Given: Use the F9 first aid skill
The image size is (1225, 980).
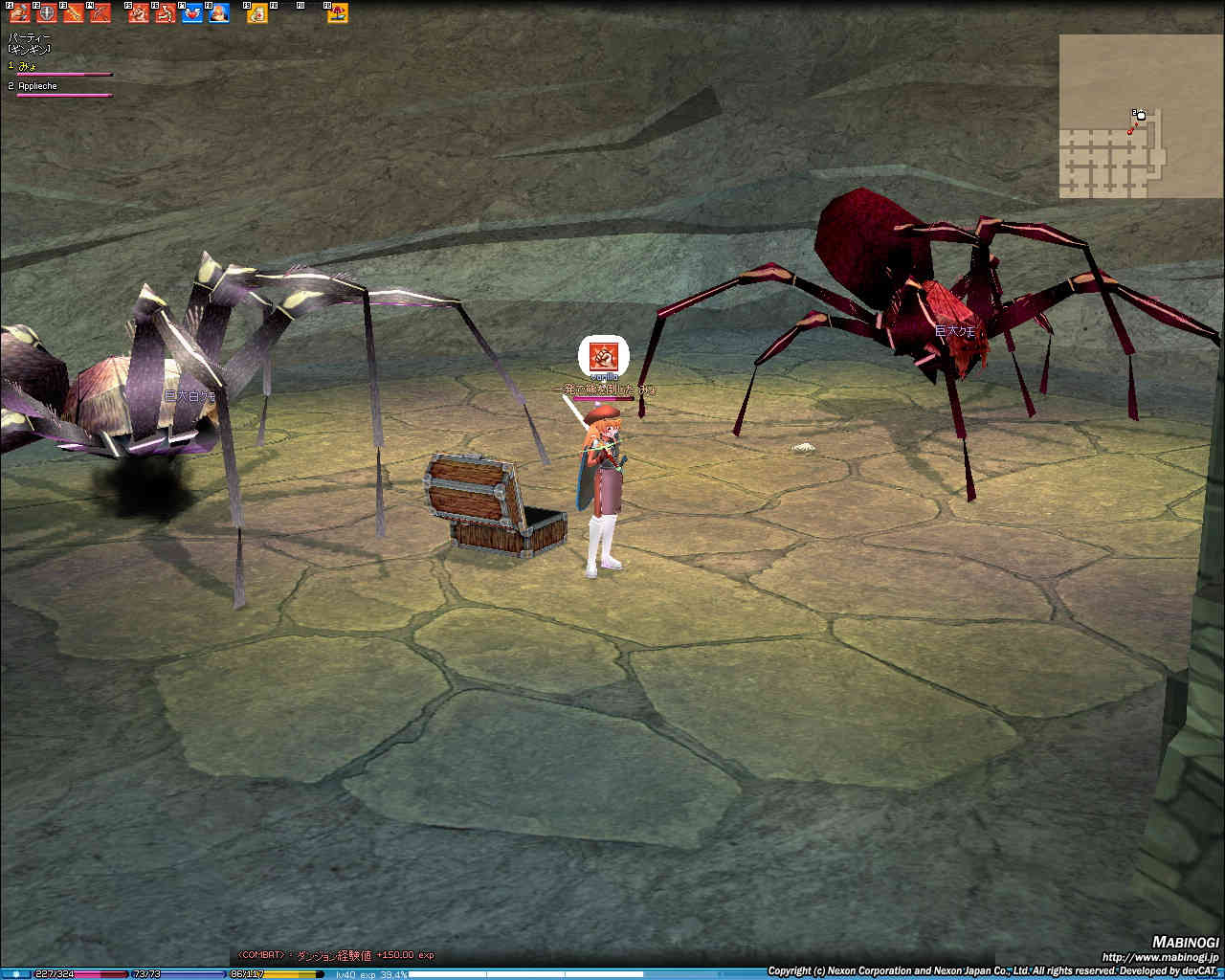Looking at the screenshot, I should pos(257,13).
